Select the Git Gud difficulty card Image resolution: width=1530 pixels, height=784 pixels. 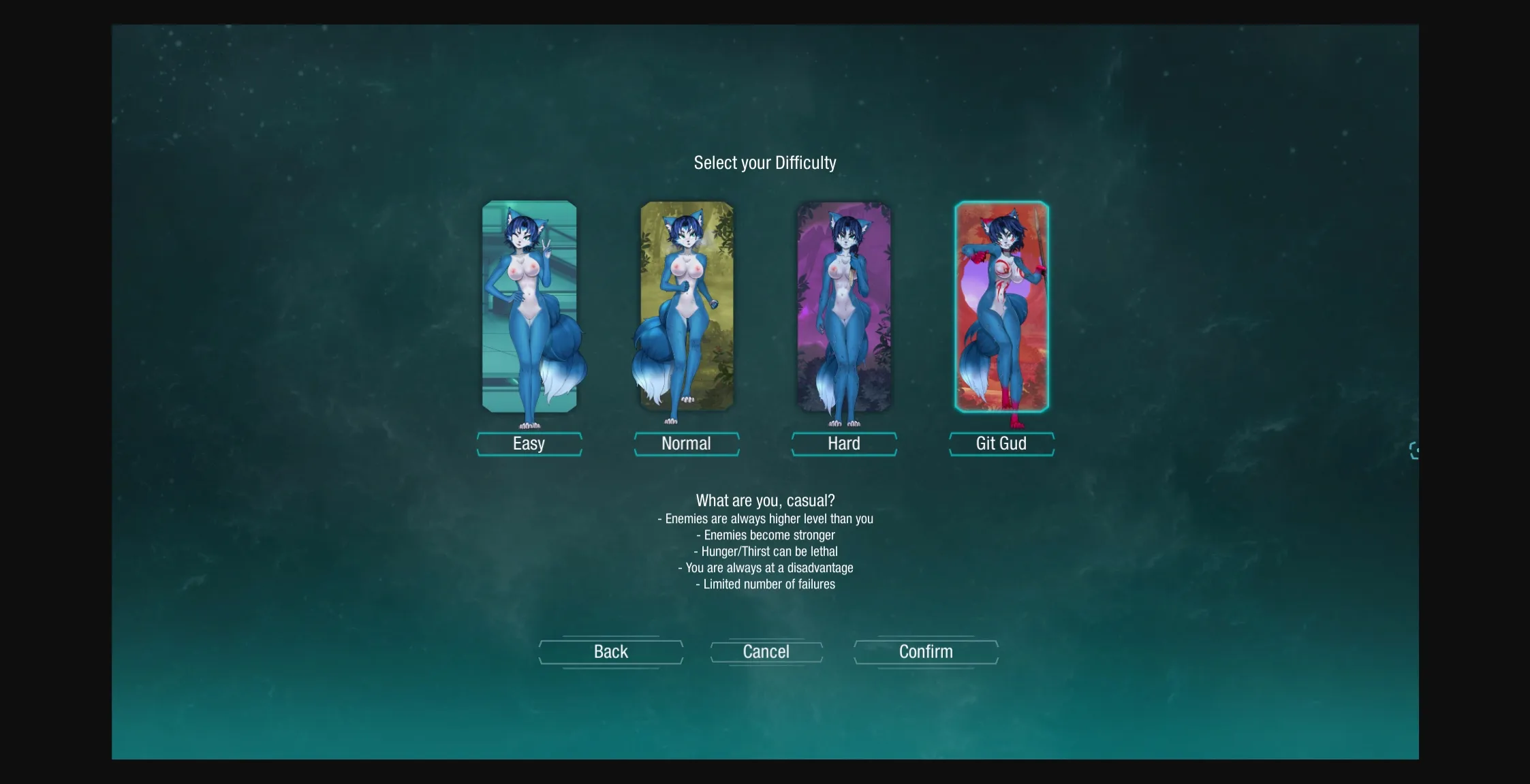pyautogui.click(x=1001, y=307)
